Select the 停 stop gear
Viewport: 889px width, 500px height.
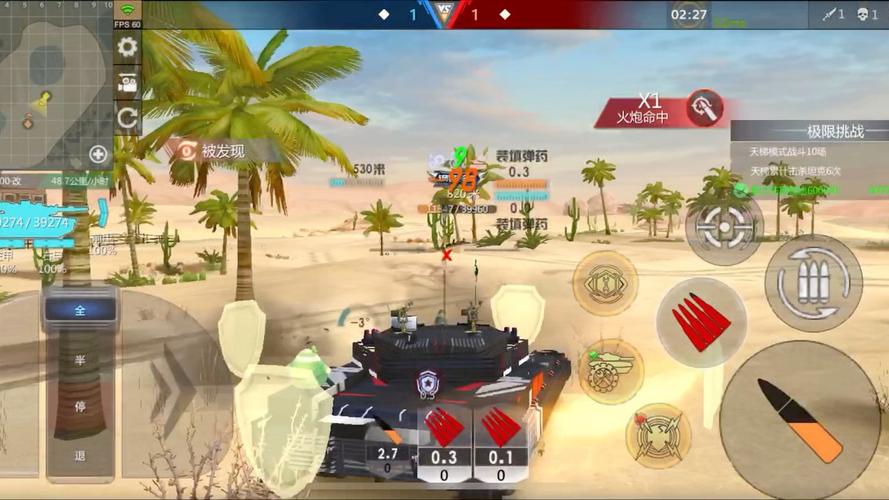(80, 407)
